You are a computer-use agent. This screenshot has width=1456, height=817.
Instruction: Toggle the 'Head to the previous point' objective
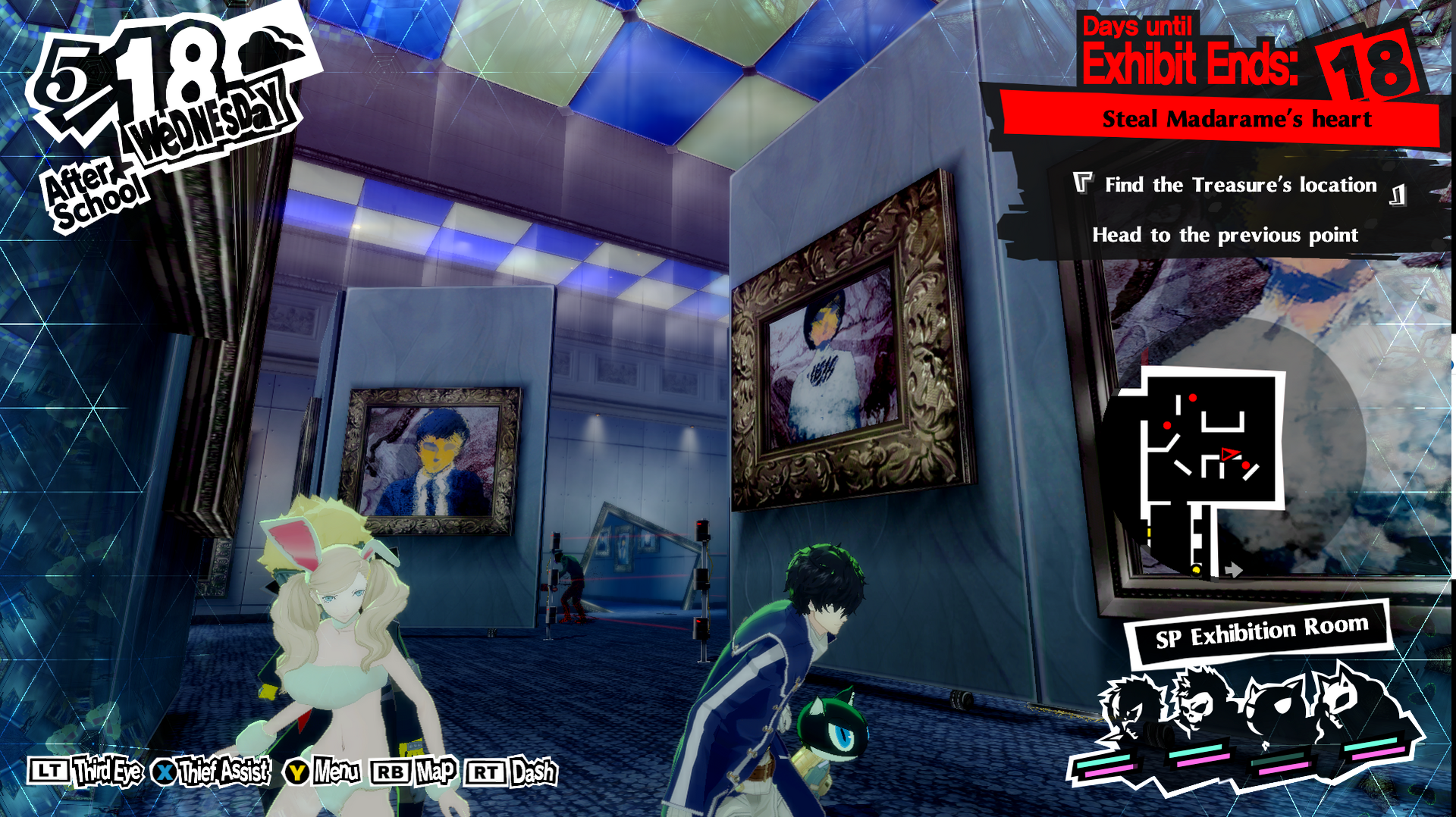1225,235
